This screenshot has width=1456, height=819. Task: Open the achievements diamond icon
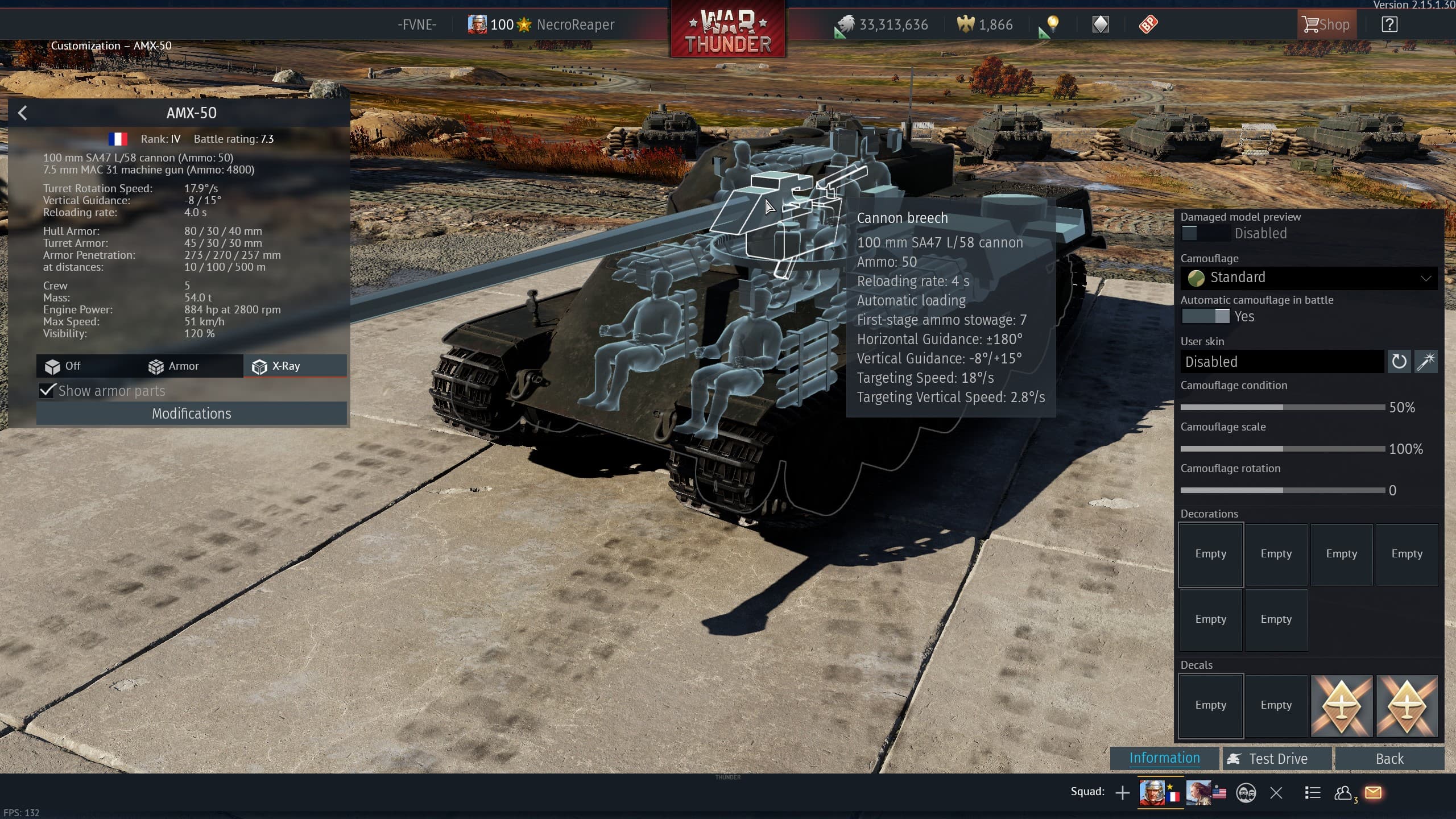(x=1101, y=24)
